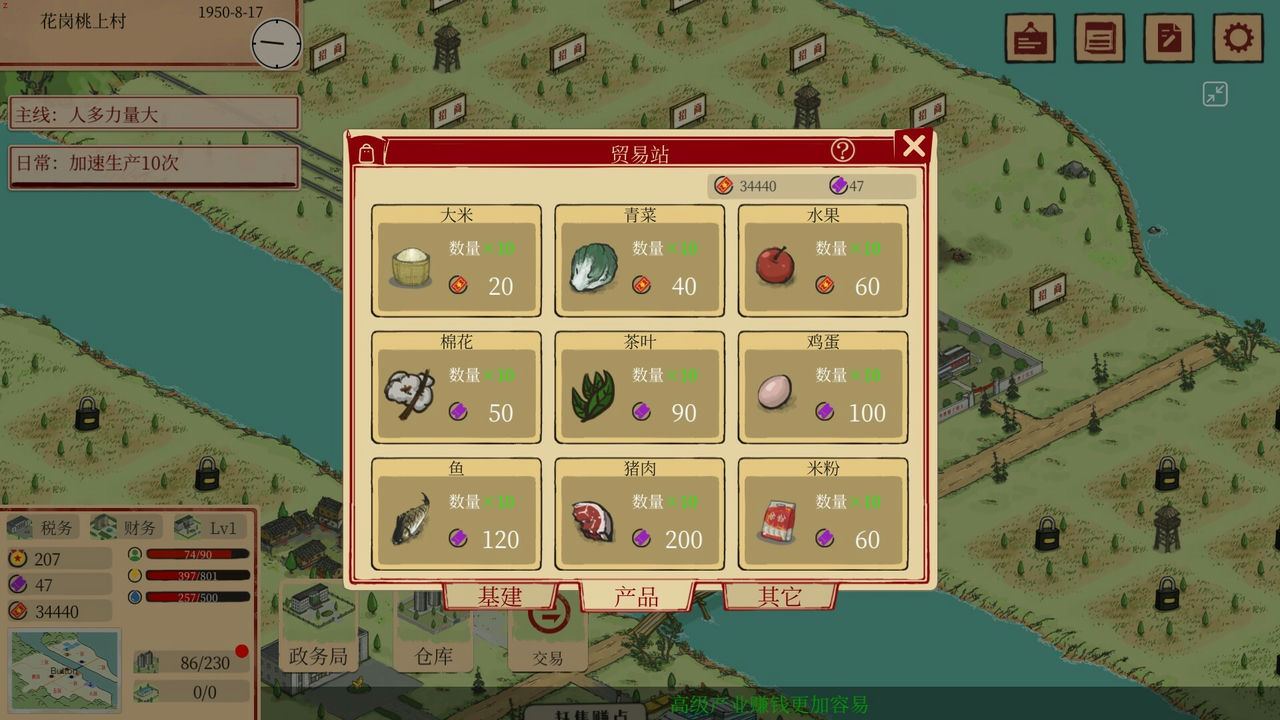1280x720 pixels.
Task: Toggle the collapse arrows icon
Action: click(1215, 95)
